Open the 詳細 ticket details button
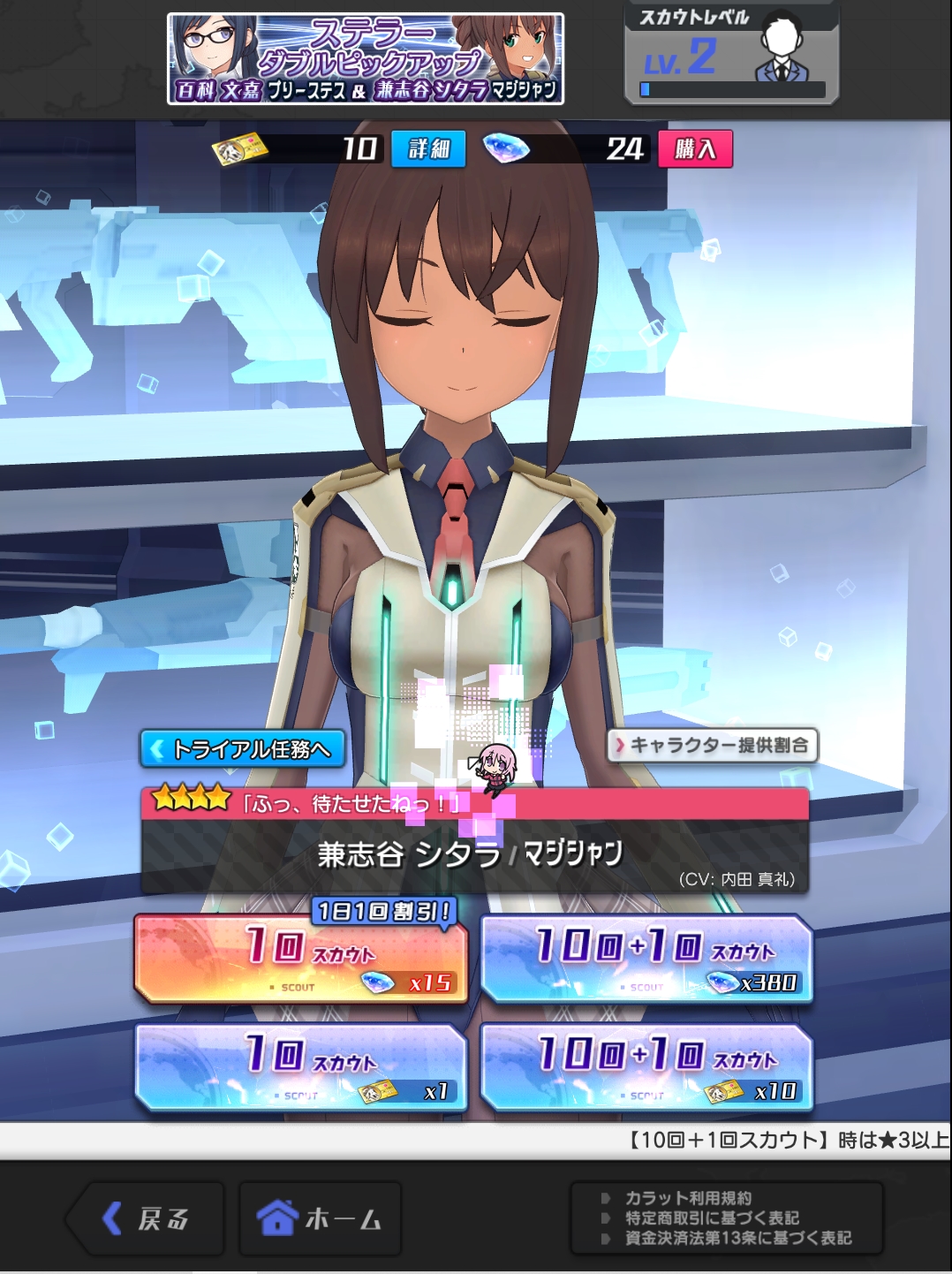Image resolution: width=952 pixels, height=1274 pixels. (x=428, y=148)
